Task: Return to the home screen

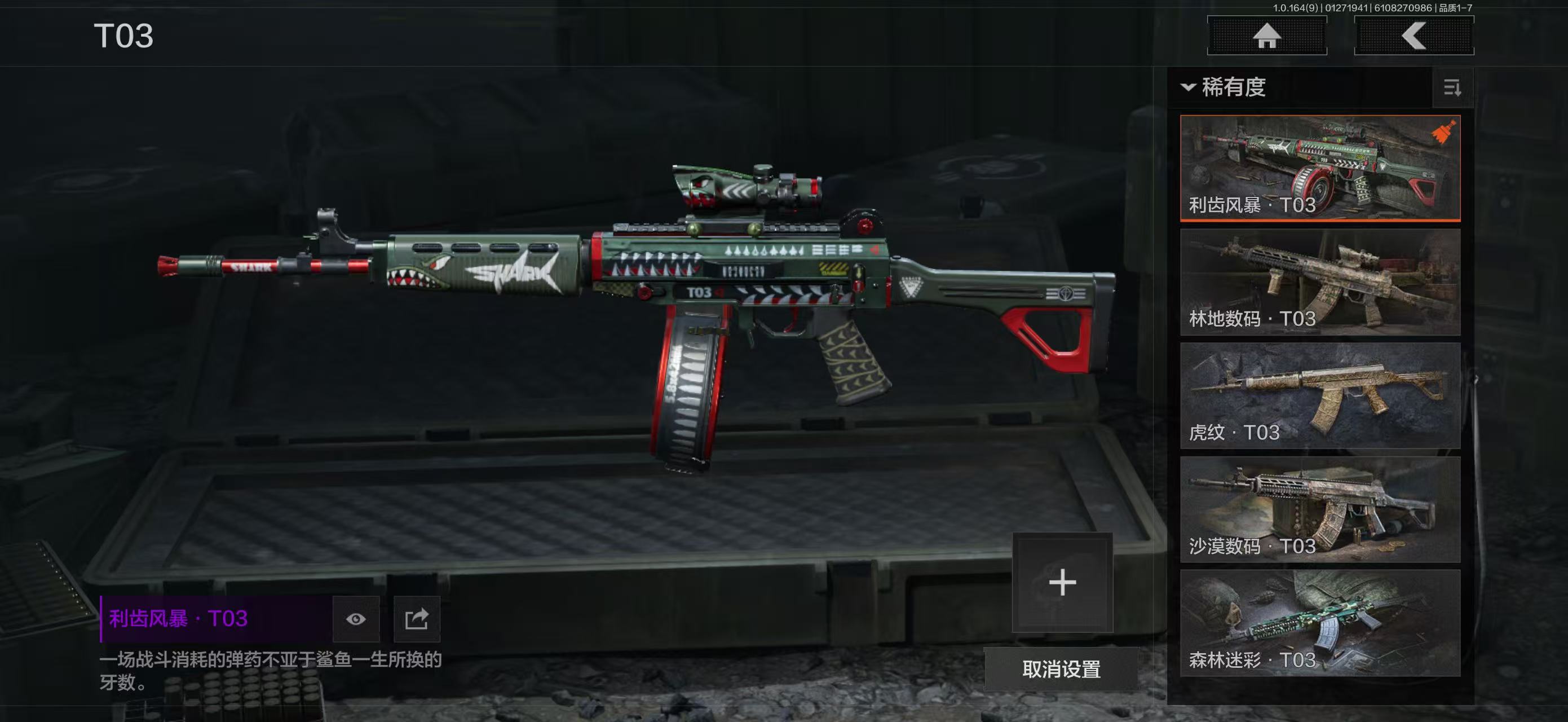Action: (1267, 36)
